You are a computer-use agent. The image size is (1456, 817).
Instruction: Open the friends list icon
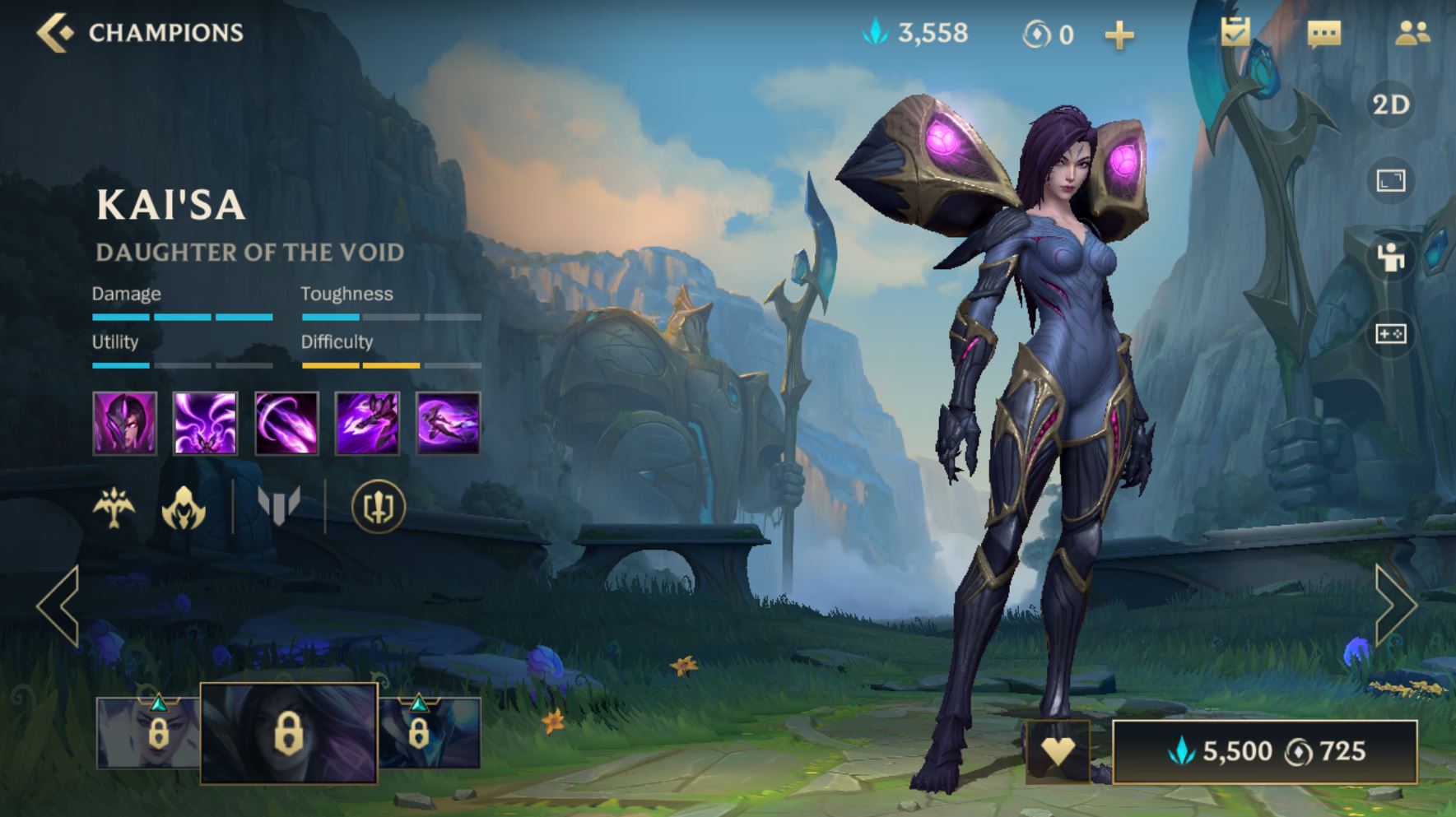(x=1412, y=33)
